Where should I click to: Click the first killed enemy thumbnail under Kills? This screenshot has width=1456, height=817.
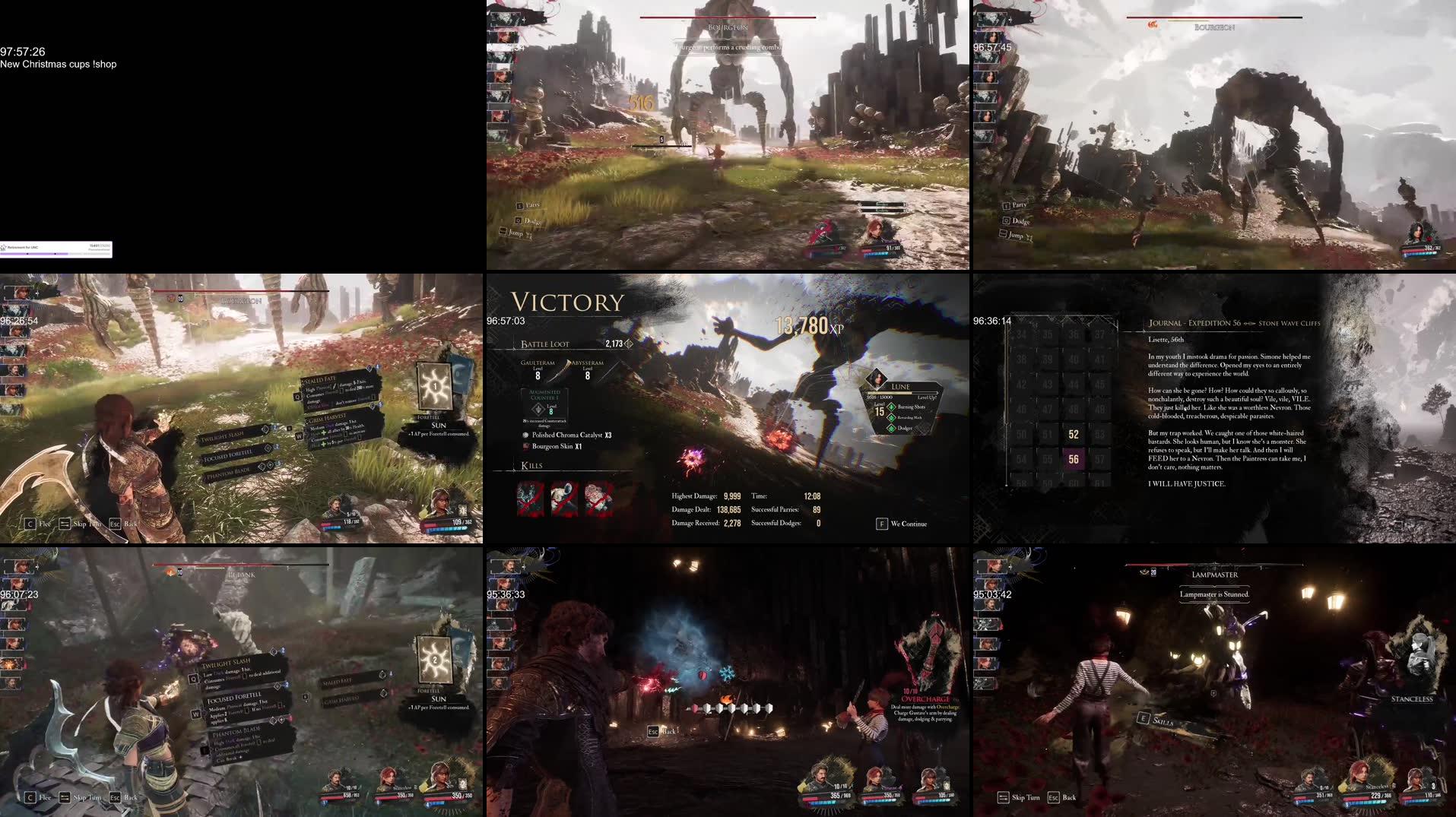pyautogui.click(x=528, y=498)
